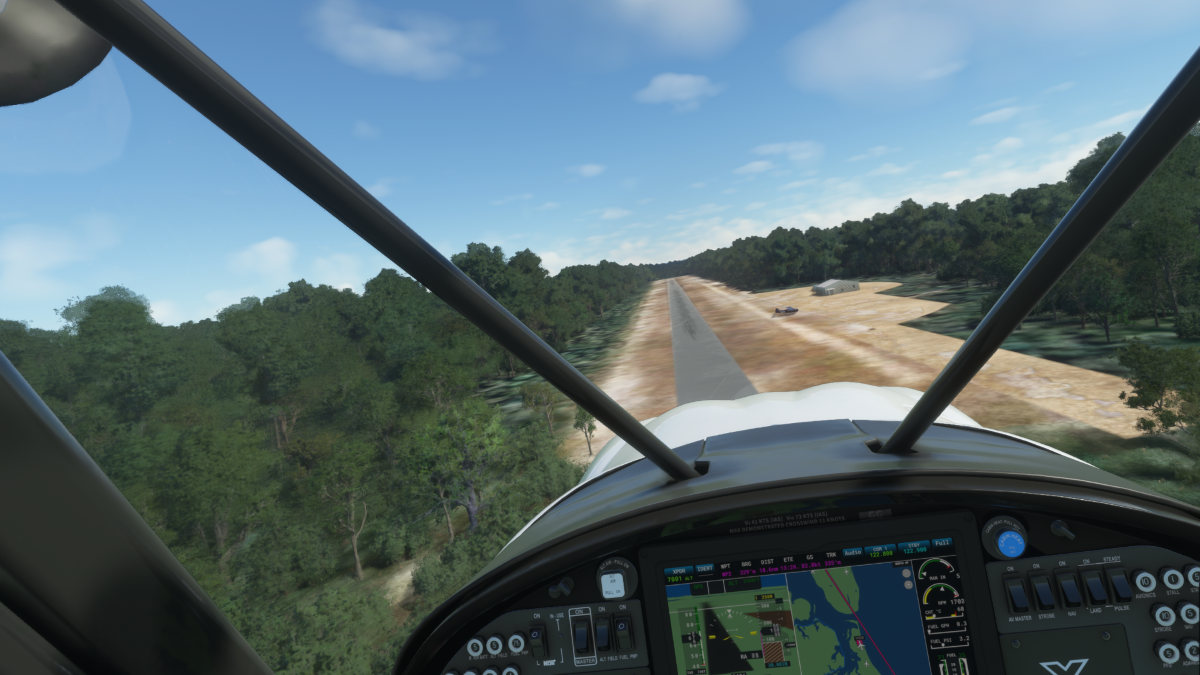This screenshot has width=1200, height=675.
Task: Open the Audio panel on the display
Action: (852, 551)
